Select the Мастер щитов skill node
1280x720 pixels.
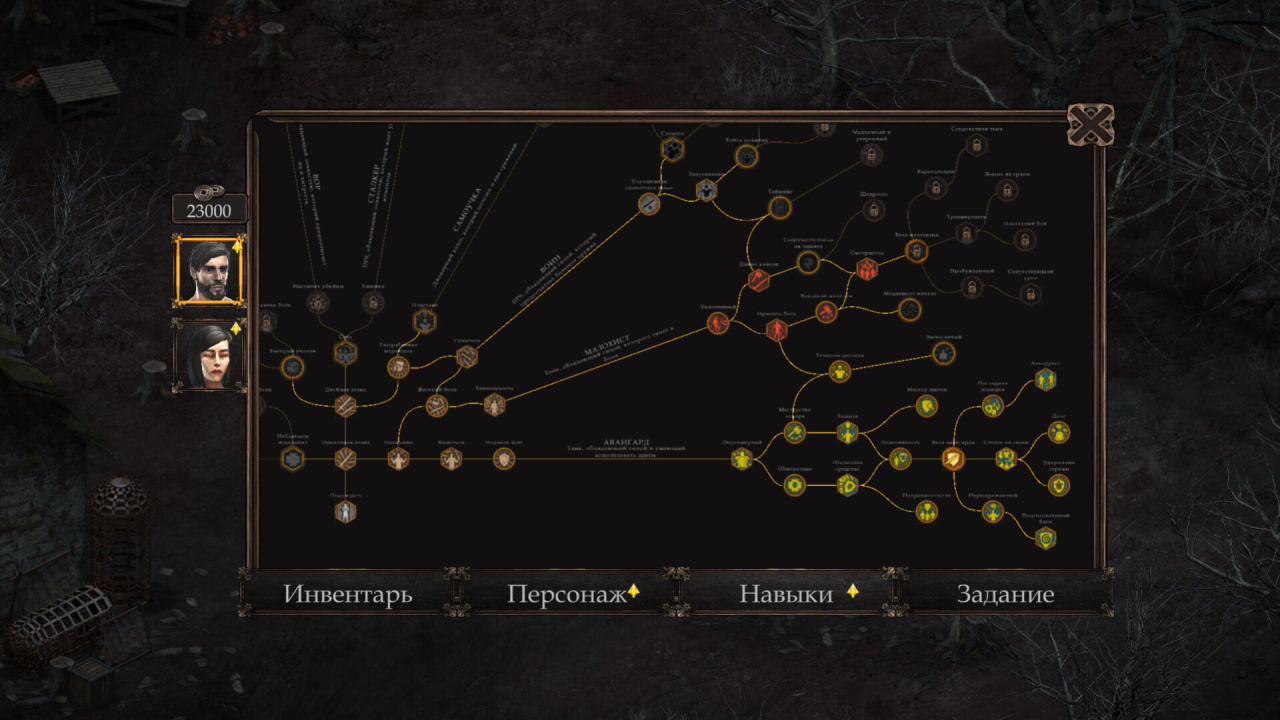coord(927,406)
